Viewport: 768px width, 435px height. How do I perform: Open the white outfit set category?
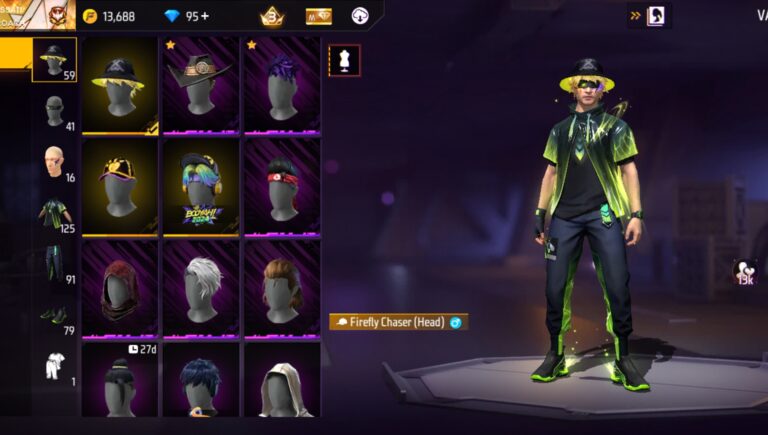54,367
